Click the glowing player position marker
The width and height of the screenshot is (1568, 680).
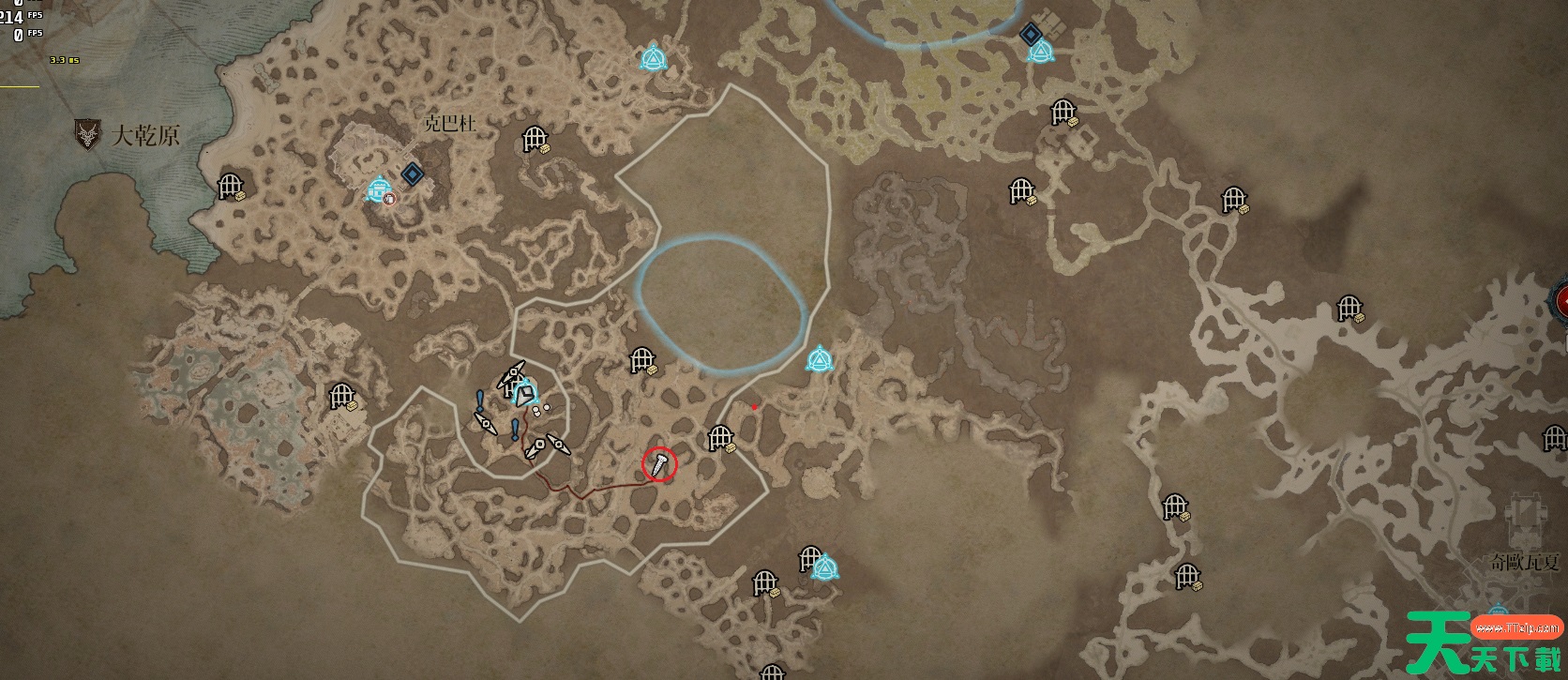point(523,394)
